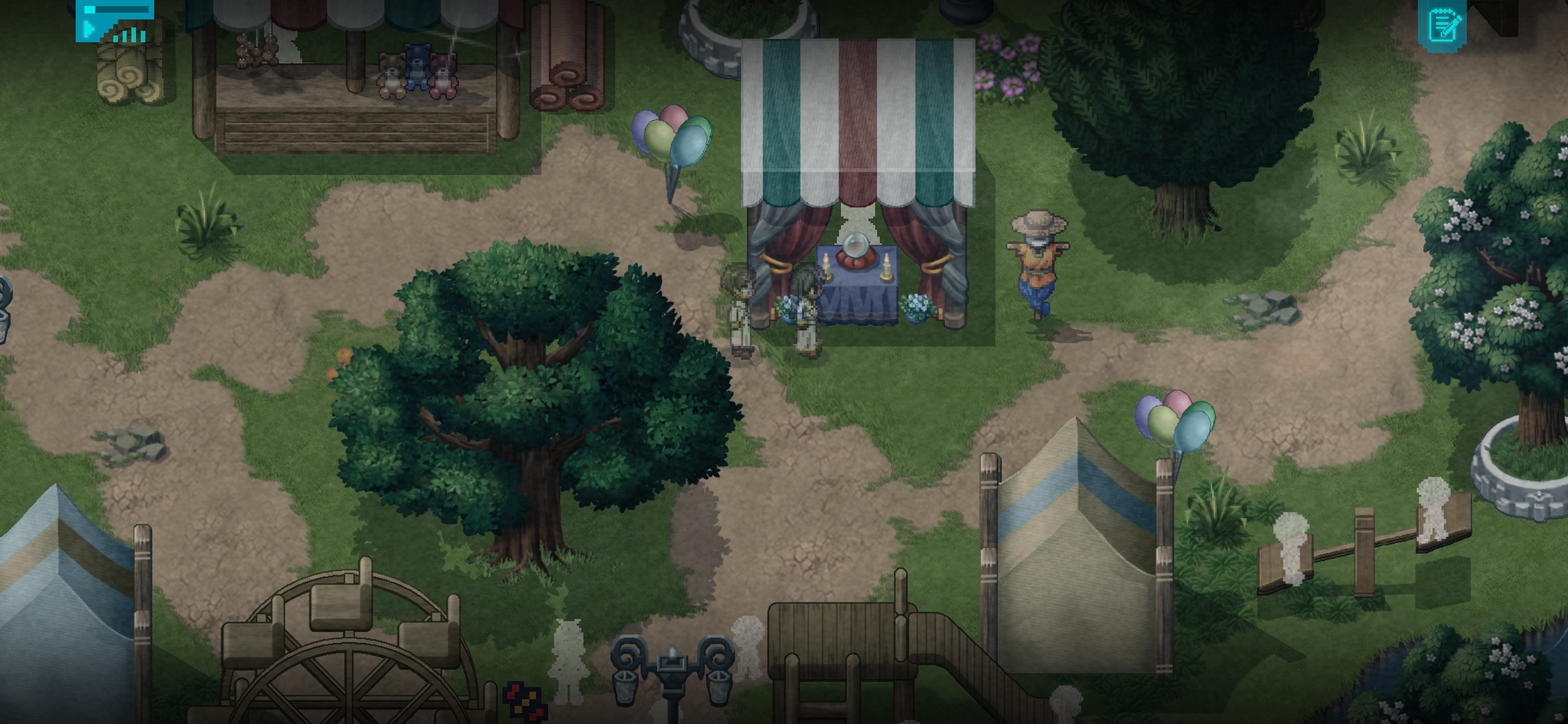
Task: Open the notepad and pencil icon
Action: (x=1443, y=26)
